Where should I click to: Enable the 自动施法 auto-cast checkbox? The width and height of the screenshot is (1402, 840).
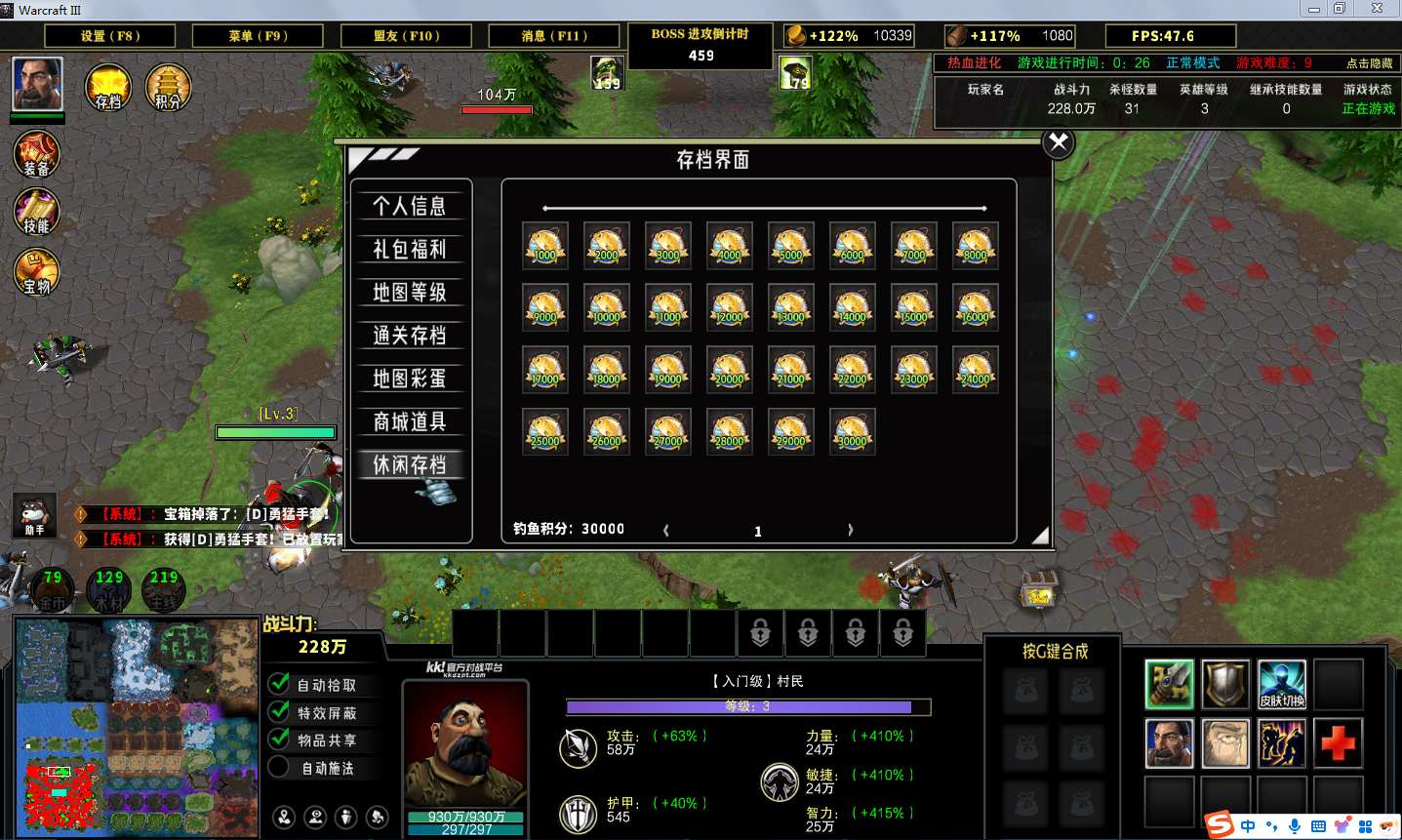pyautogui.click(x=279, y=768)
